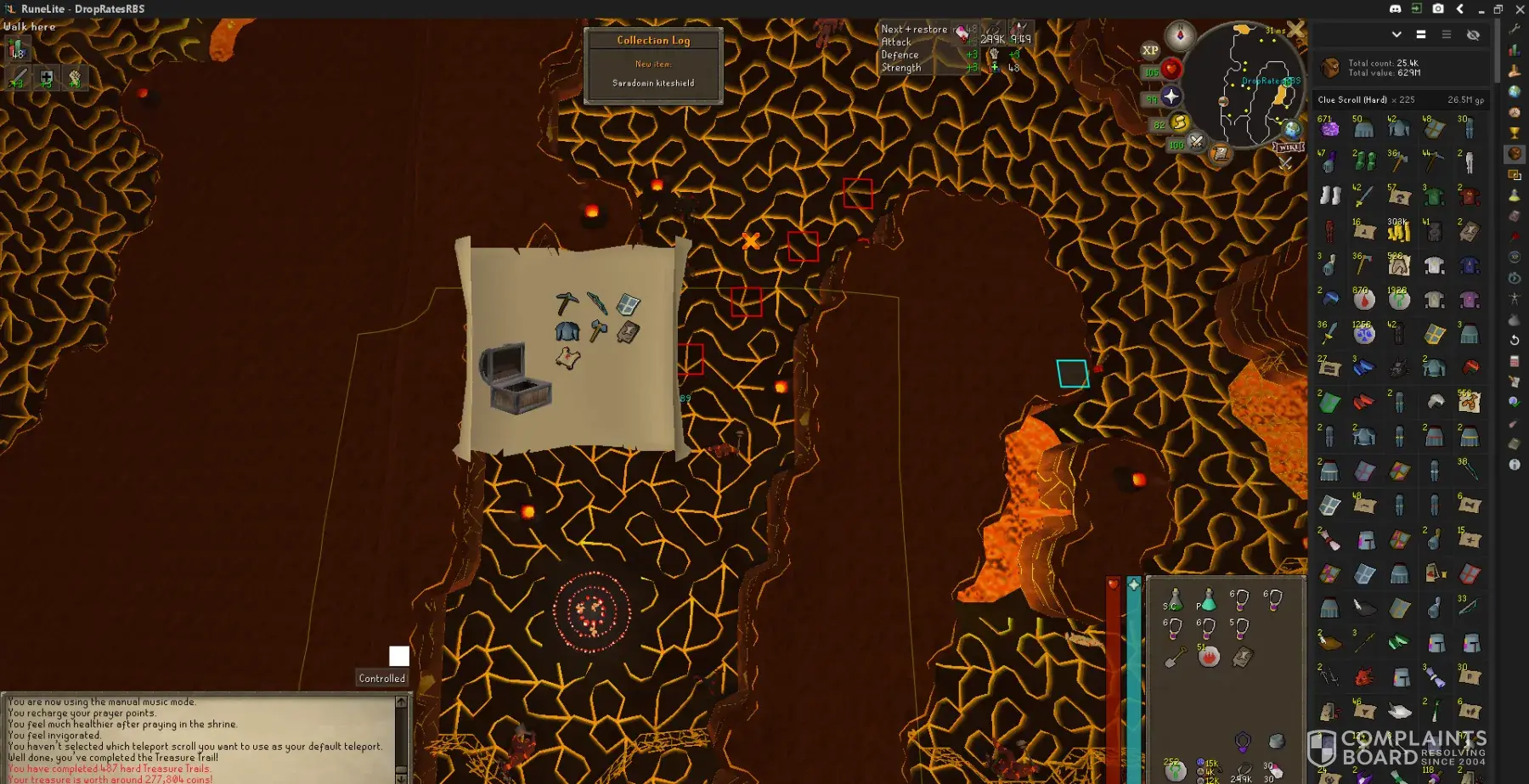Toggle the run energy orb
1529x784 pixels.
pyautogui.click(x=1179, y=123)
